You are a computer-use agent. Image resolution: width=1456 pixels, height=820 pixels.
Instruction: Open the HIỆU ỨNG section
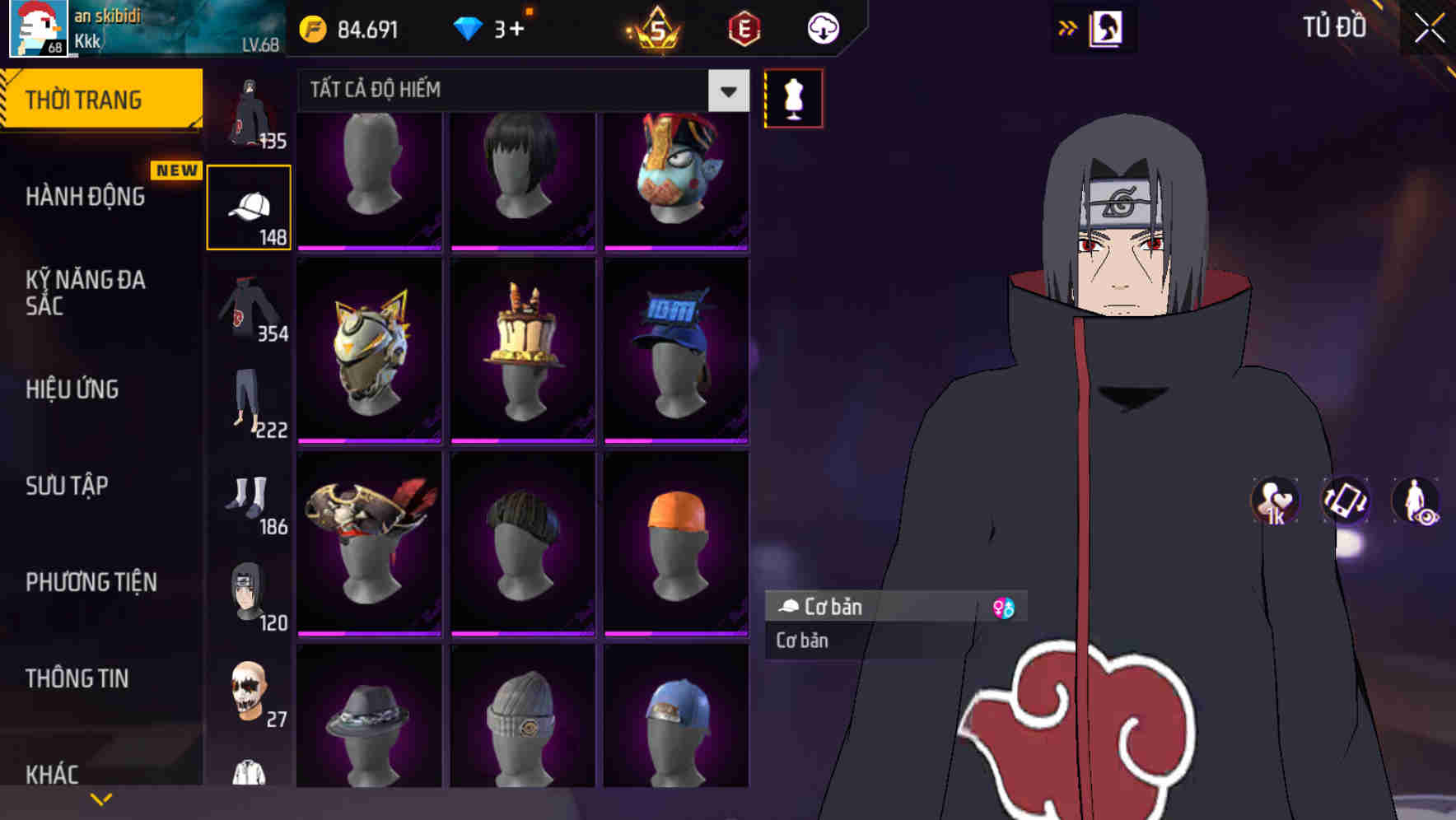pyautogui.click(x=73, y=389)
